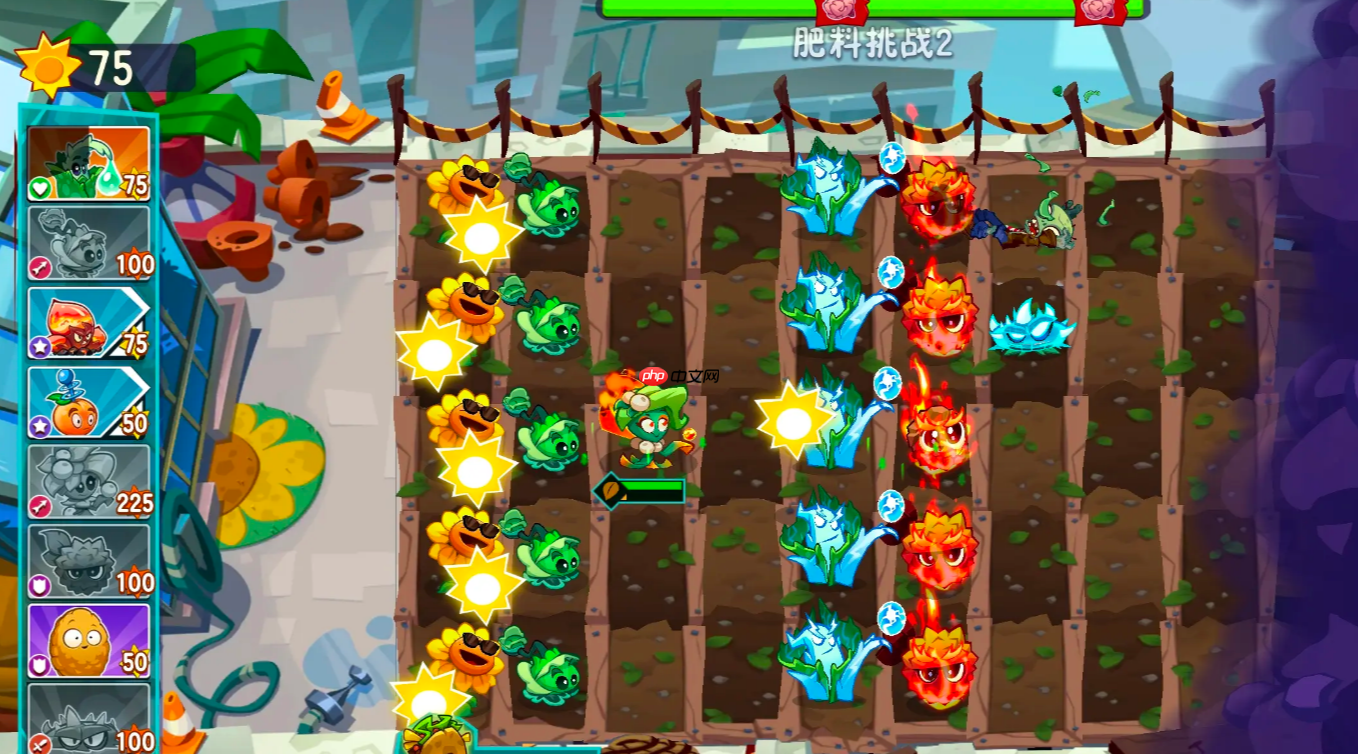Pick the orange balloon plant seed packet
This screenshot has height=754, width=1358.
[88, 402]
